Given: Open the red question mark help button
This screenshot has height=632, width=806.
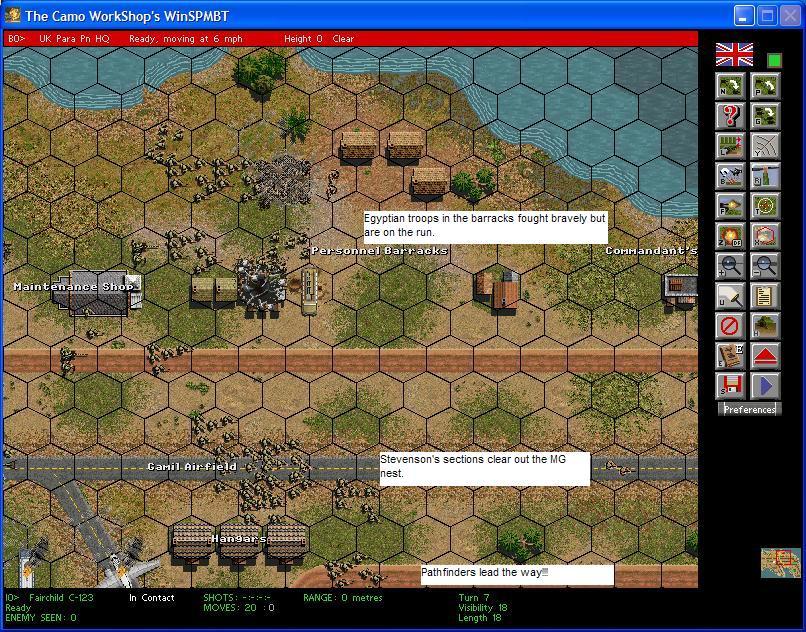Looking at the screenshot, I should 731,116.
